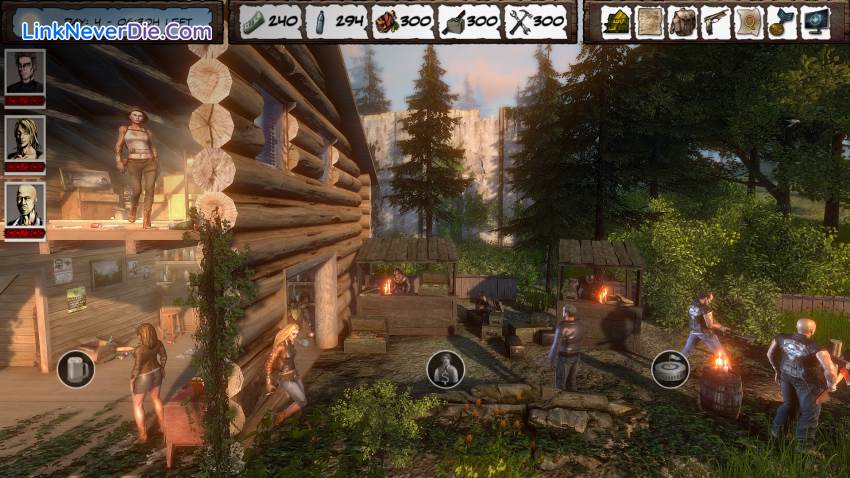Click the person silhouette marker
This screenshot has height=478, width=850.
point(445,369)
